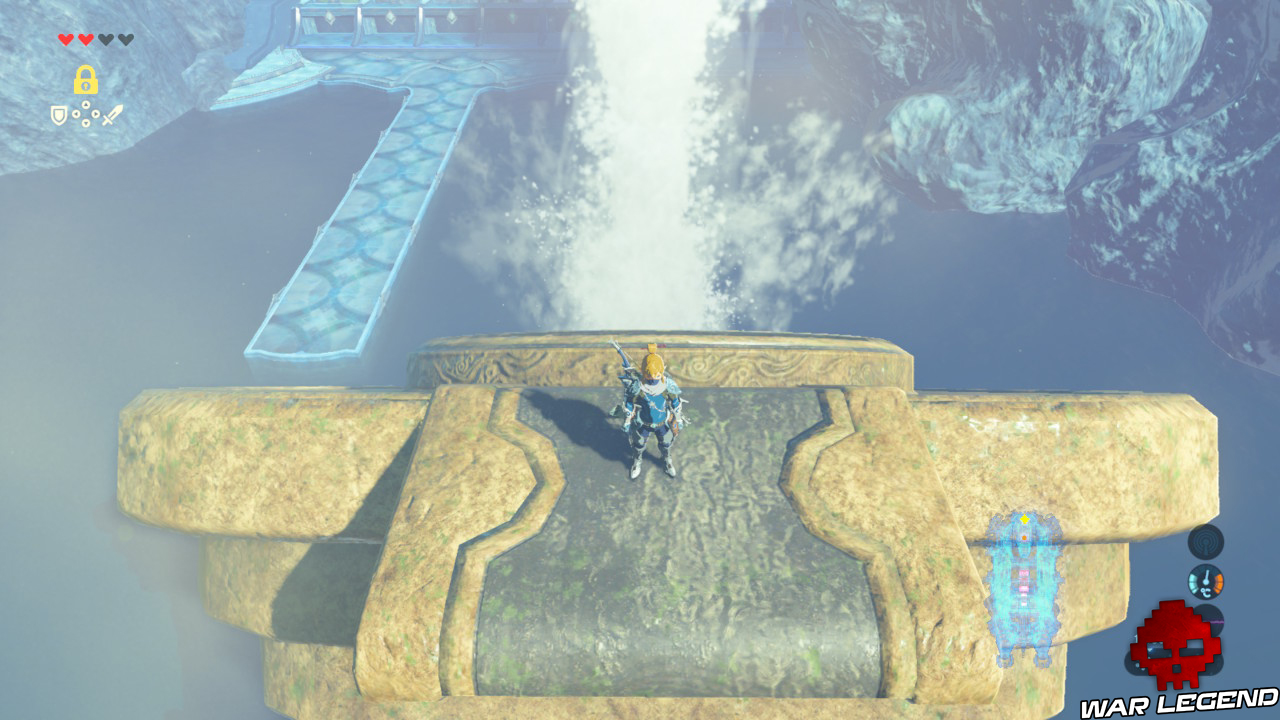Screen dimensions: 1280x720
Task: Select the first red heart in the health bar
Action: pyautogui.click(x=66, y=39)
